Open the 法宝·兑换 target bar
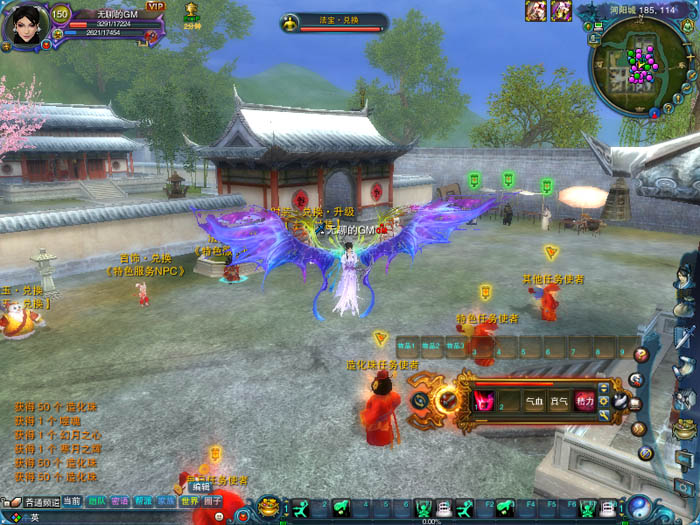This screenshot has height=525, width=700. (x=334, y=22)
